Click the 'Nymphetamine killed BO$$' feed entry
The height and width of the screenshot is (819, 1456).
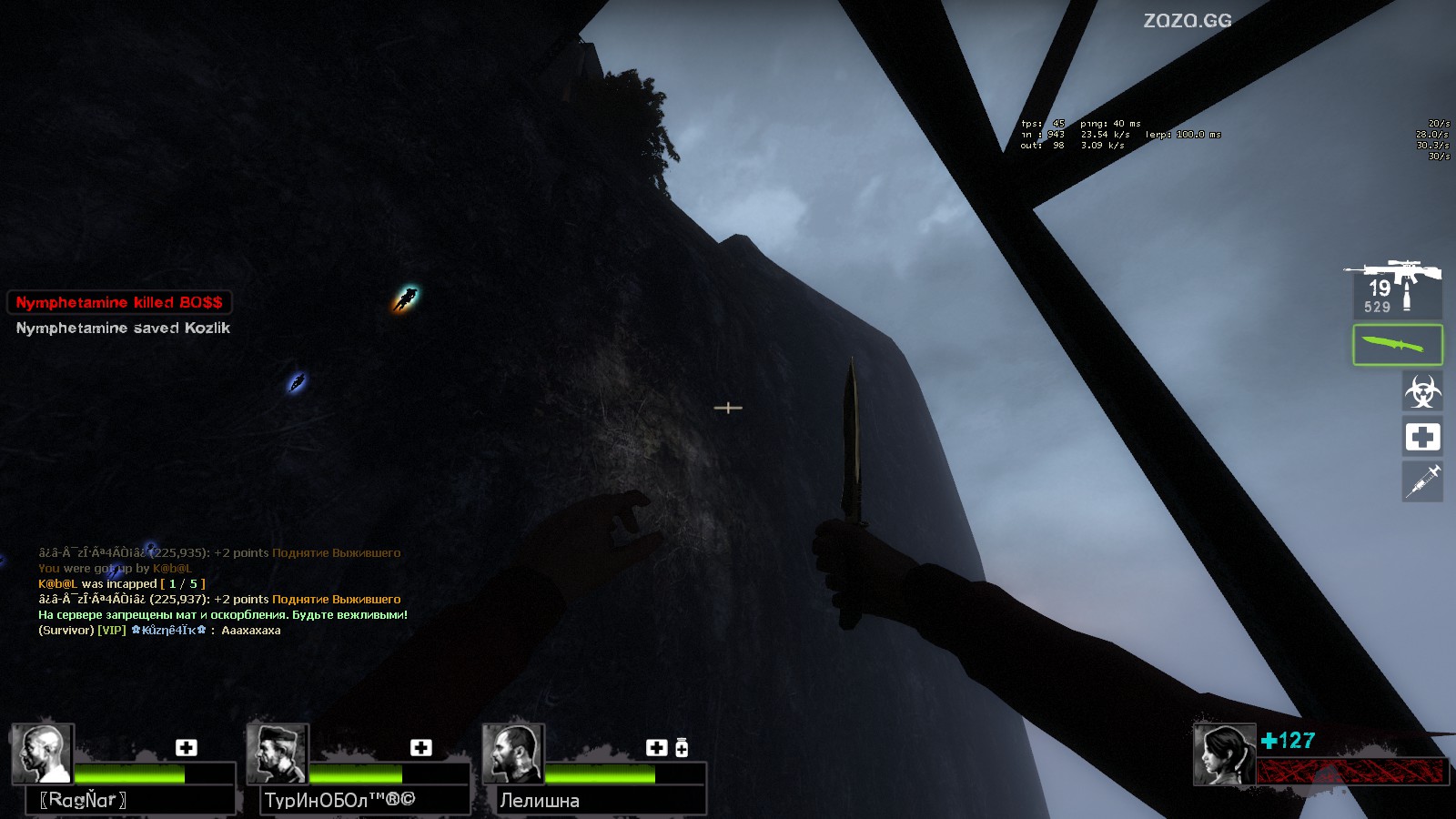click(x=119, y=302)
